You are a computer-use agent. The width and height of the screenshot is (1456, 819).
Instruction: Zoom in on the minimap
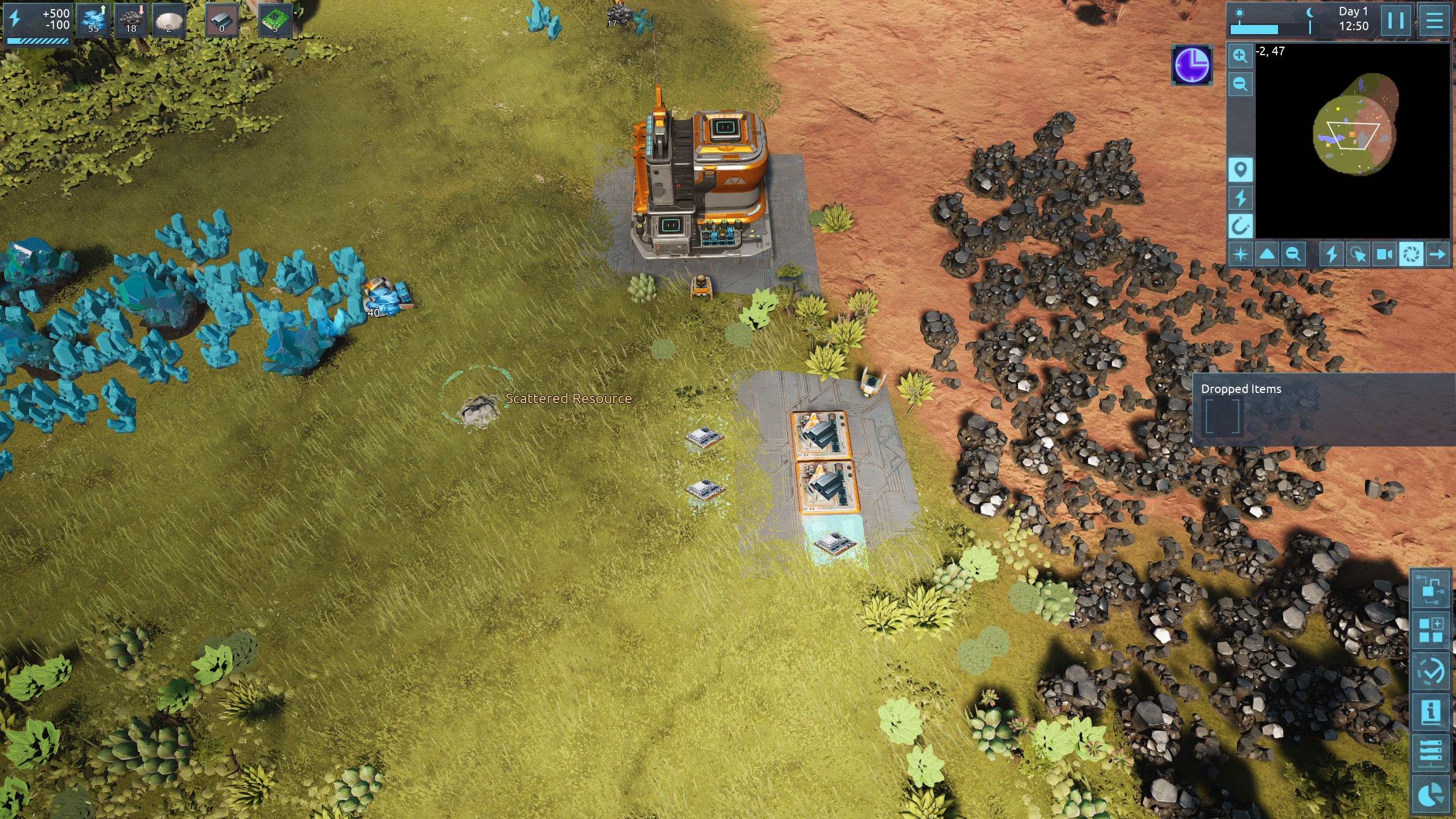(x=1240, y=56)
